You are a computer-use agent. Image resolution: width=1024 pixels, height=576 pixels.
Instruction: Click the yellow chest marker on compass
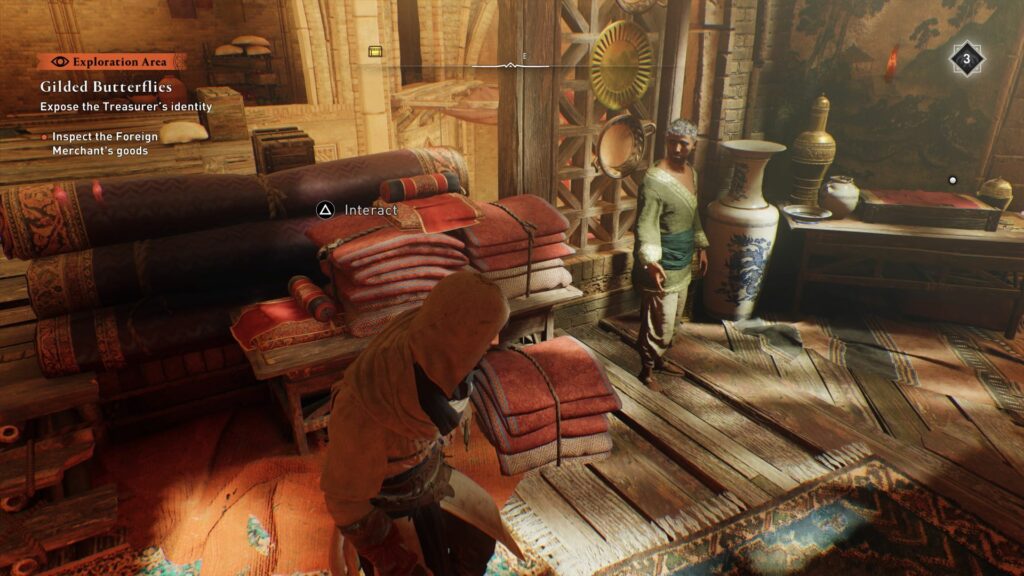376,51
